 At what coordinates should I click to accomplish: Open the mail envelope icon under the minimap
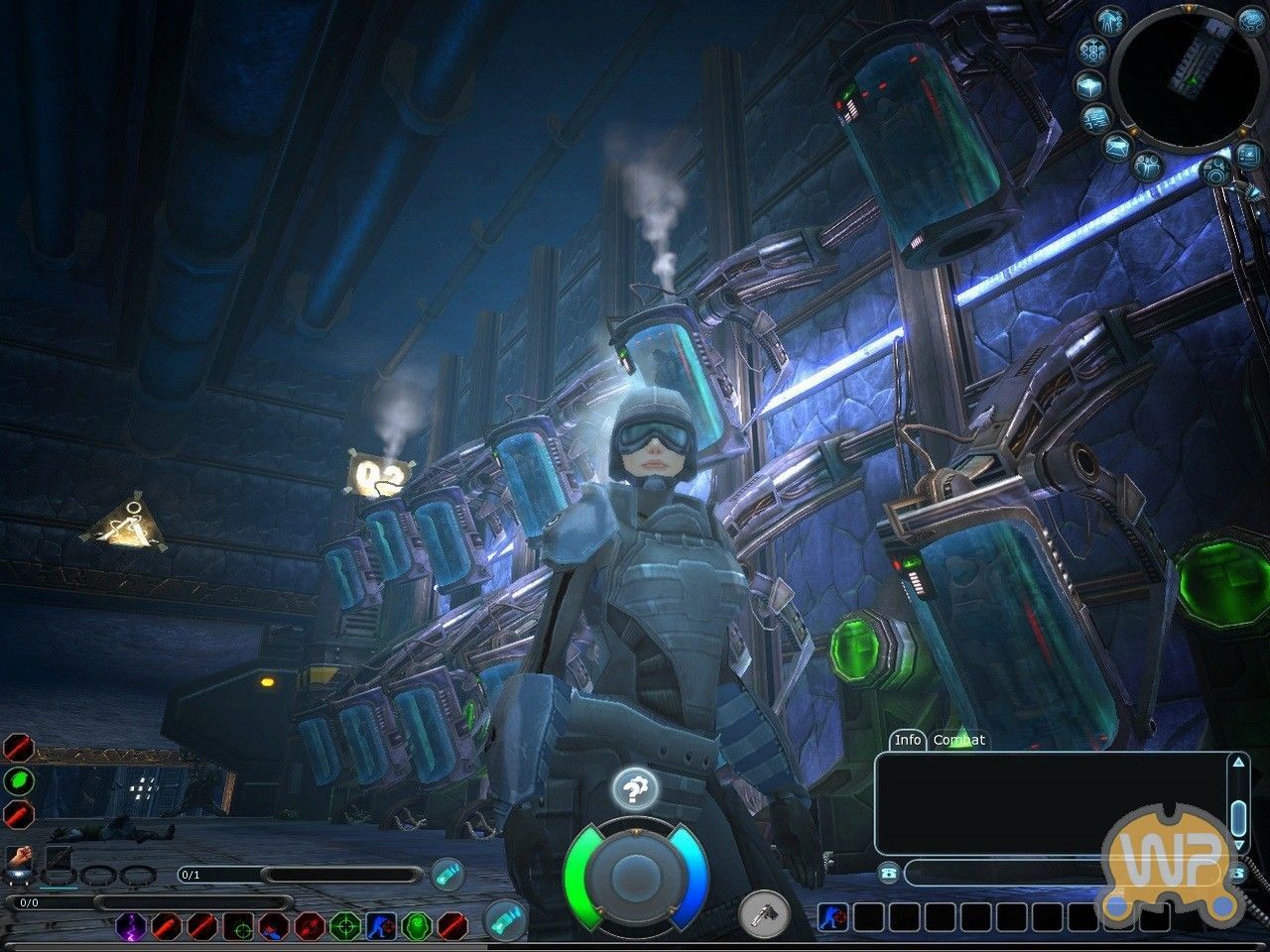[x=1117, y=146]
